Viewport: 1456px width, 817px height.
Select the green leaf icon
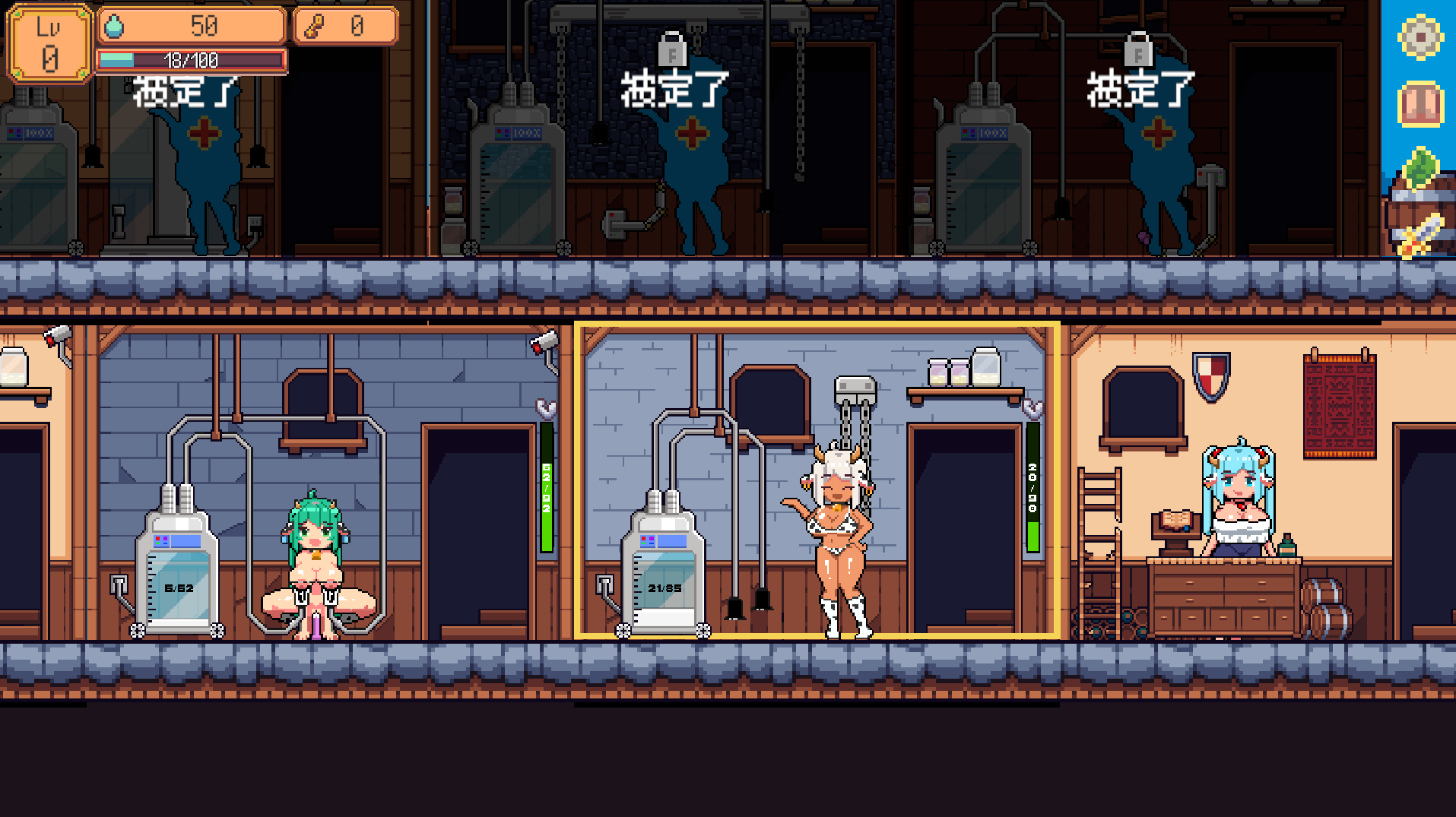pos(1420,167)
